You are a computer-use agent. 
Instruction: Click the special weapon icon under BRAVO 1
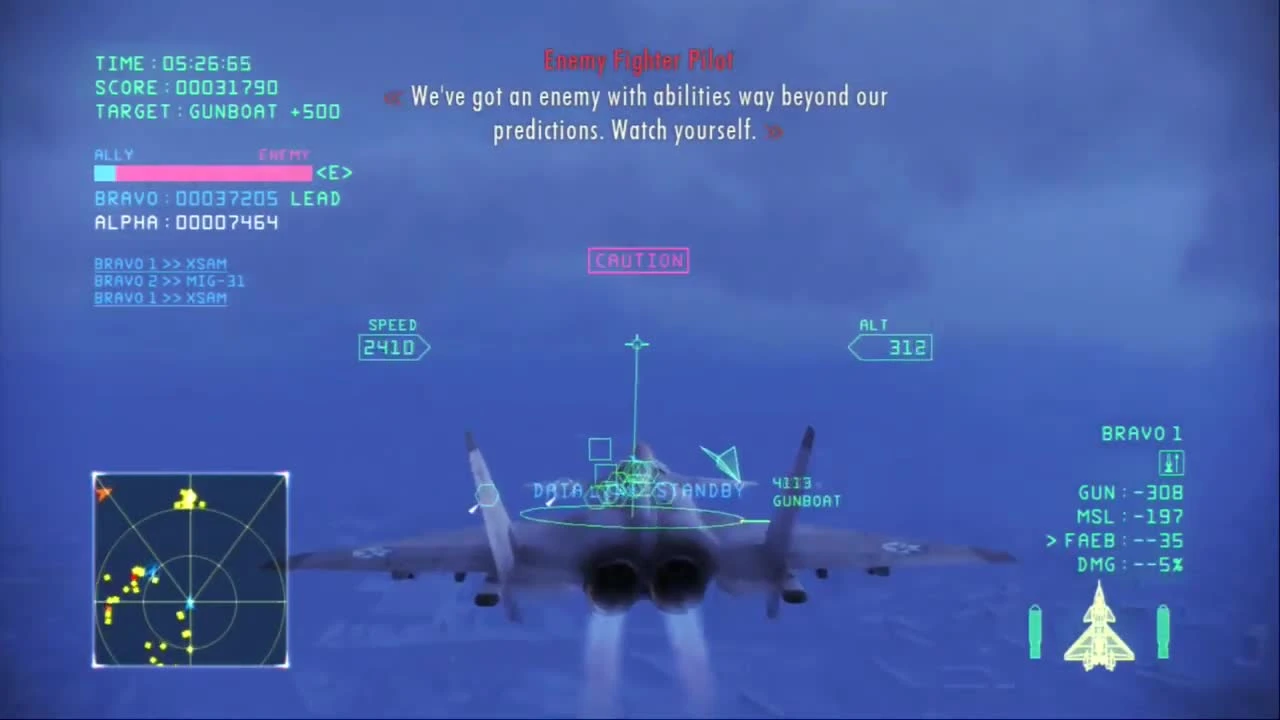(x=1170, y=462)
